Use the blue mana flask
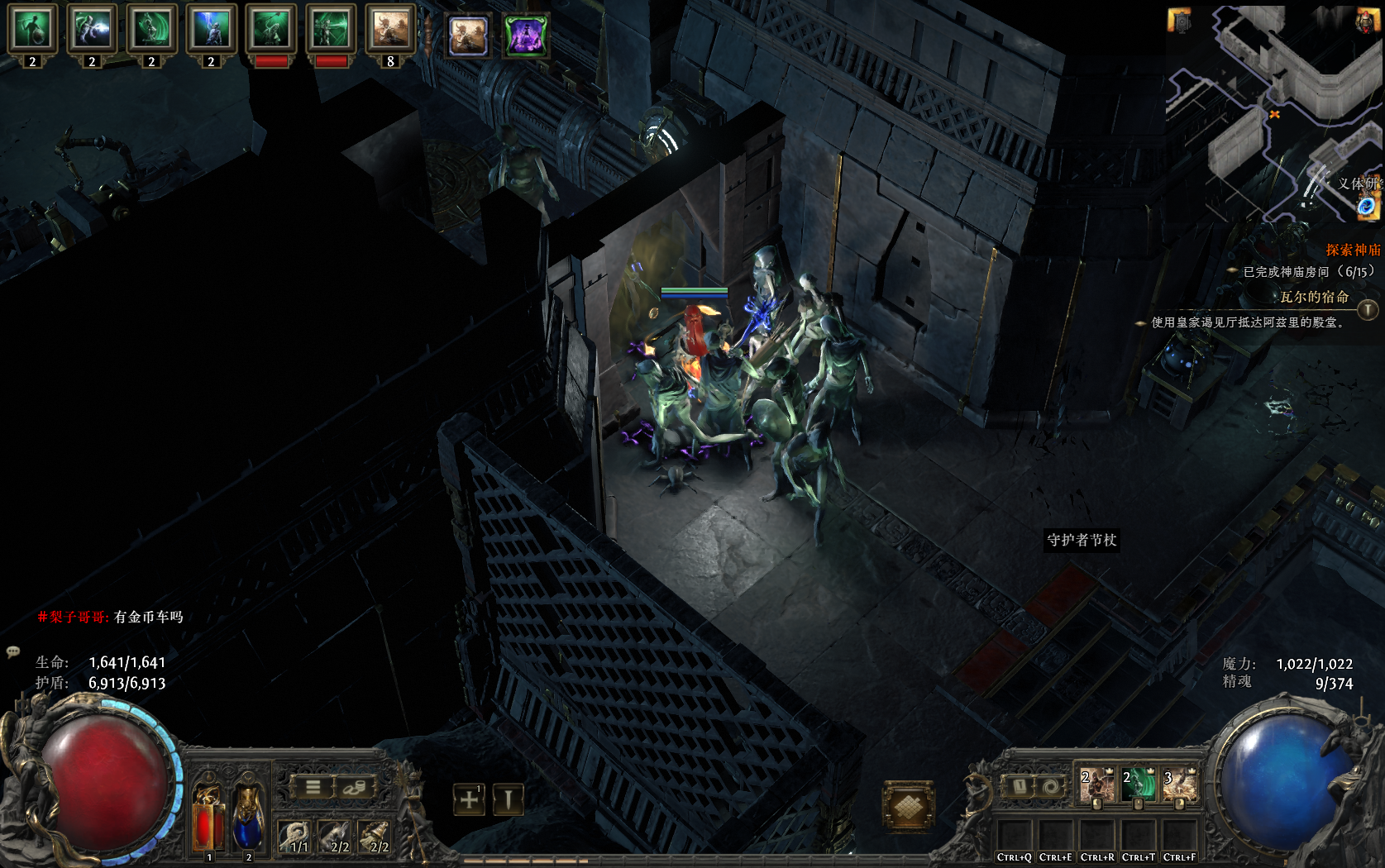 coord(247,818)
